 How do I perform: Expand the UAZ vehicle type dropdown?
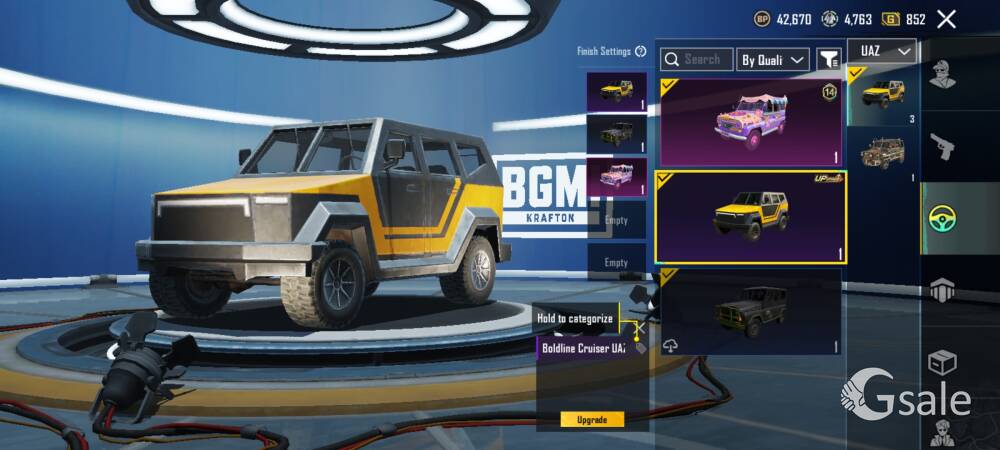click(x=881, y=51)
